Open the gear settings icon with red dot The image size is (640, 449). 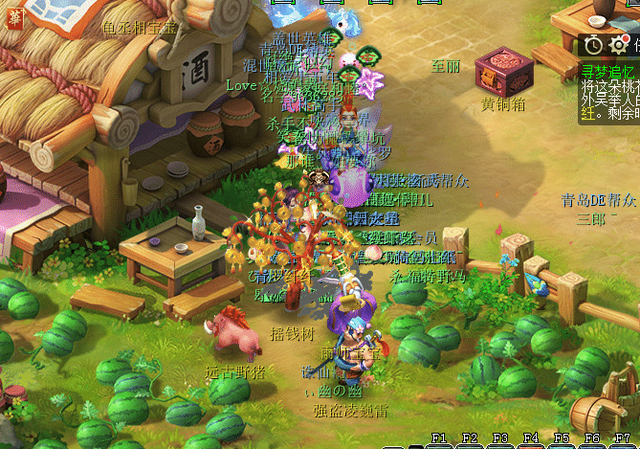[x=620, y=45]
